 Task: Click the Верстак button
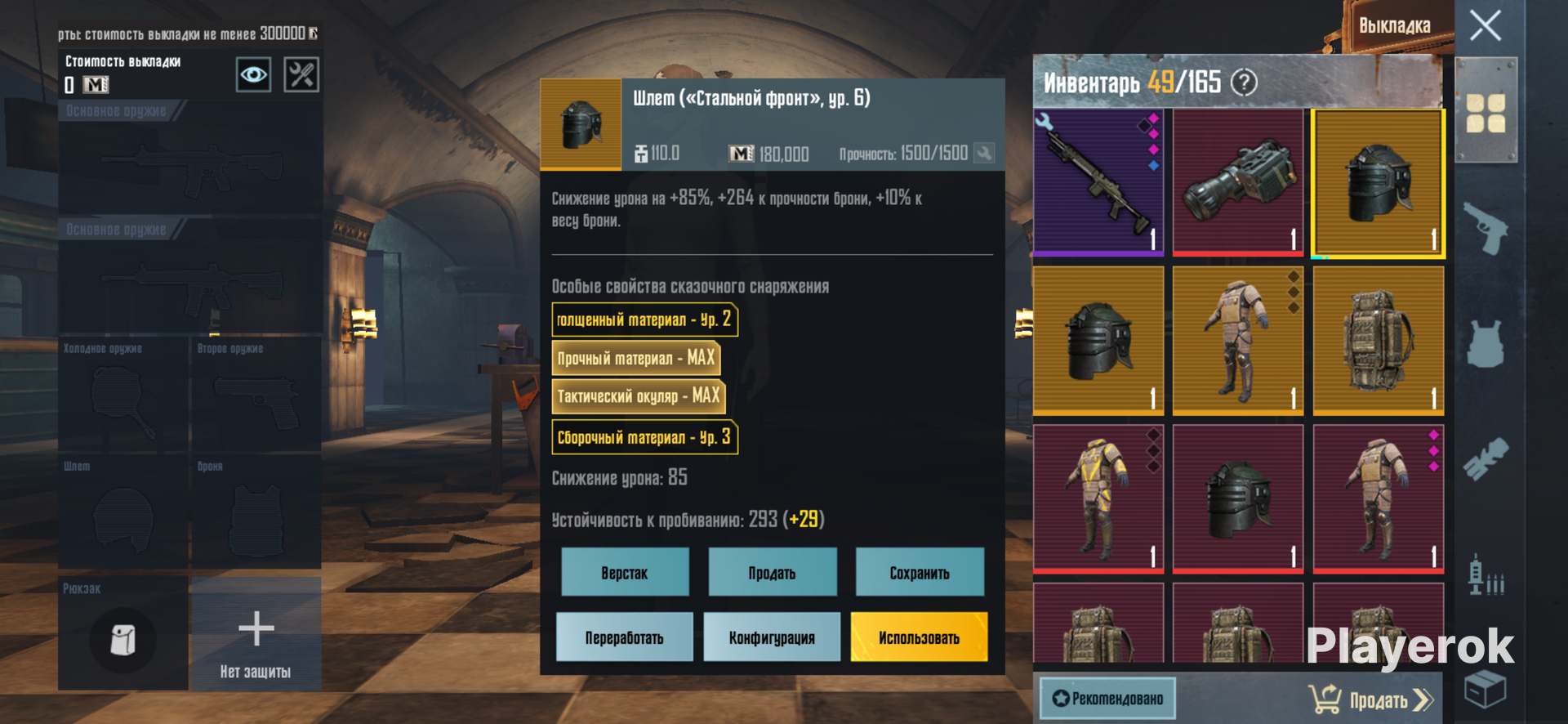pyautogui.click(x=625, y=572)
